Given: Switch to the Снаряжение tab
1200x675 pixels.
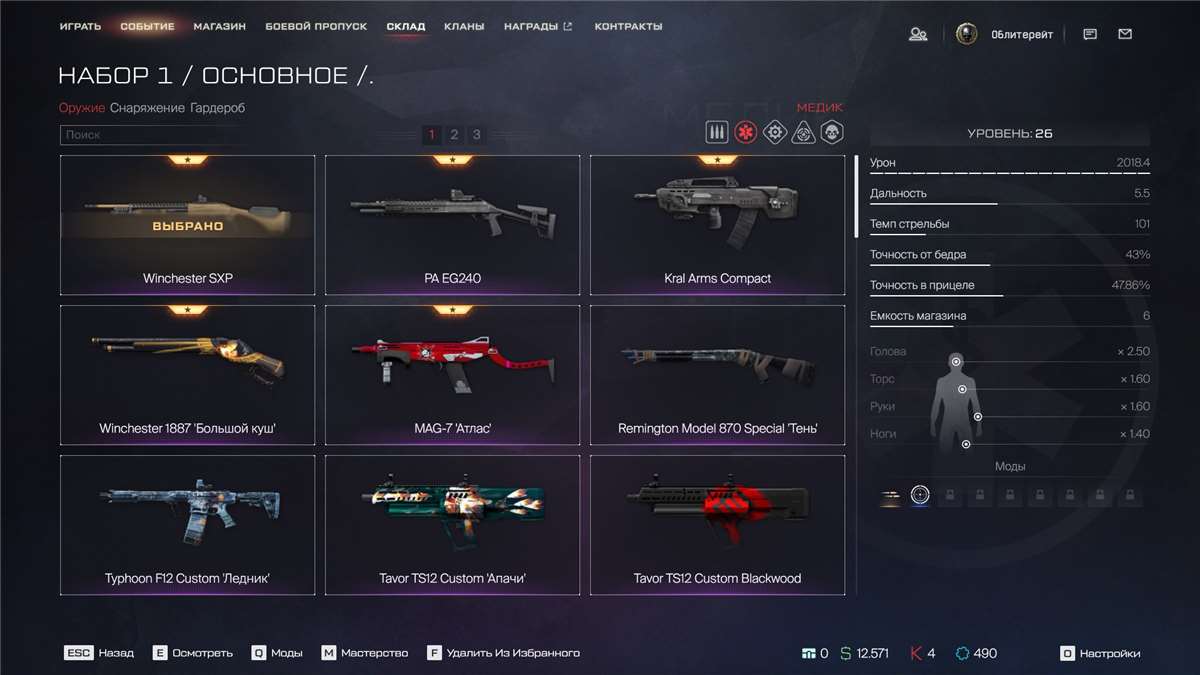Looking at the screenshot, I should (x=147, y=108).
